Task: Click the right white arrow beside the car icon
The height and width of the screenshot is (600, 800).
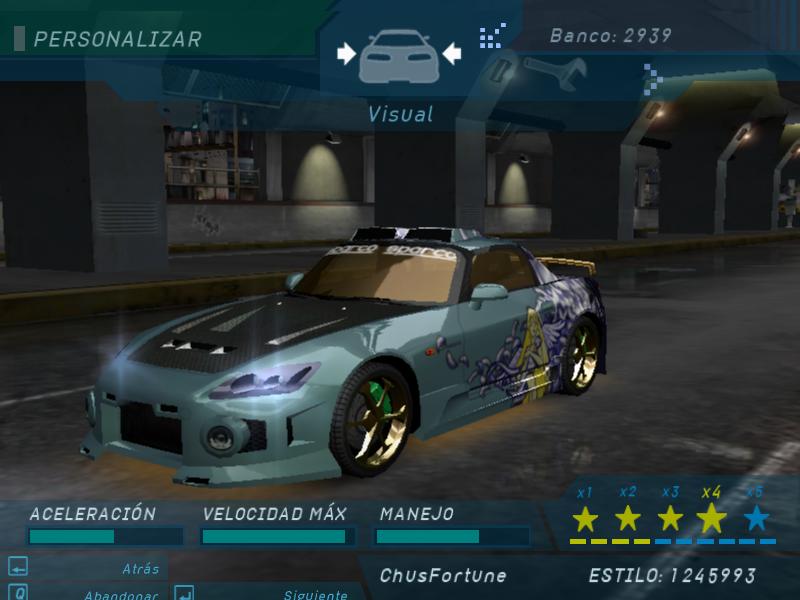Action: (453, 54)
